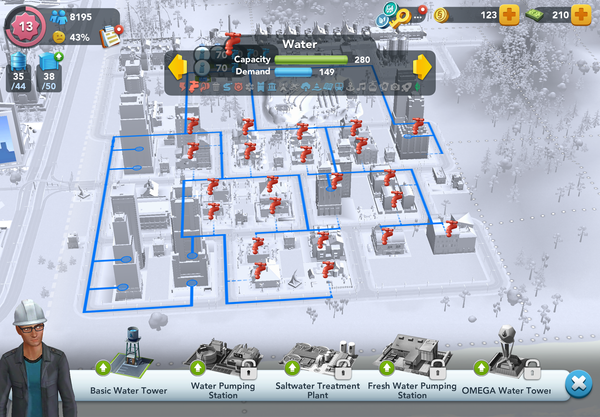Go to next service with right arrow
Image resolution: width=600 pixels, height=417 pixels.
pyautogui.click(x=422, y=67)
